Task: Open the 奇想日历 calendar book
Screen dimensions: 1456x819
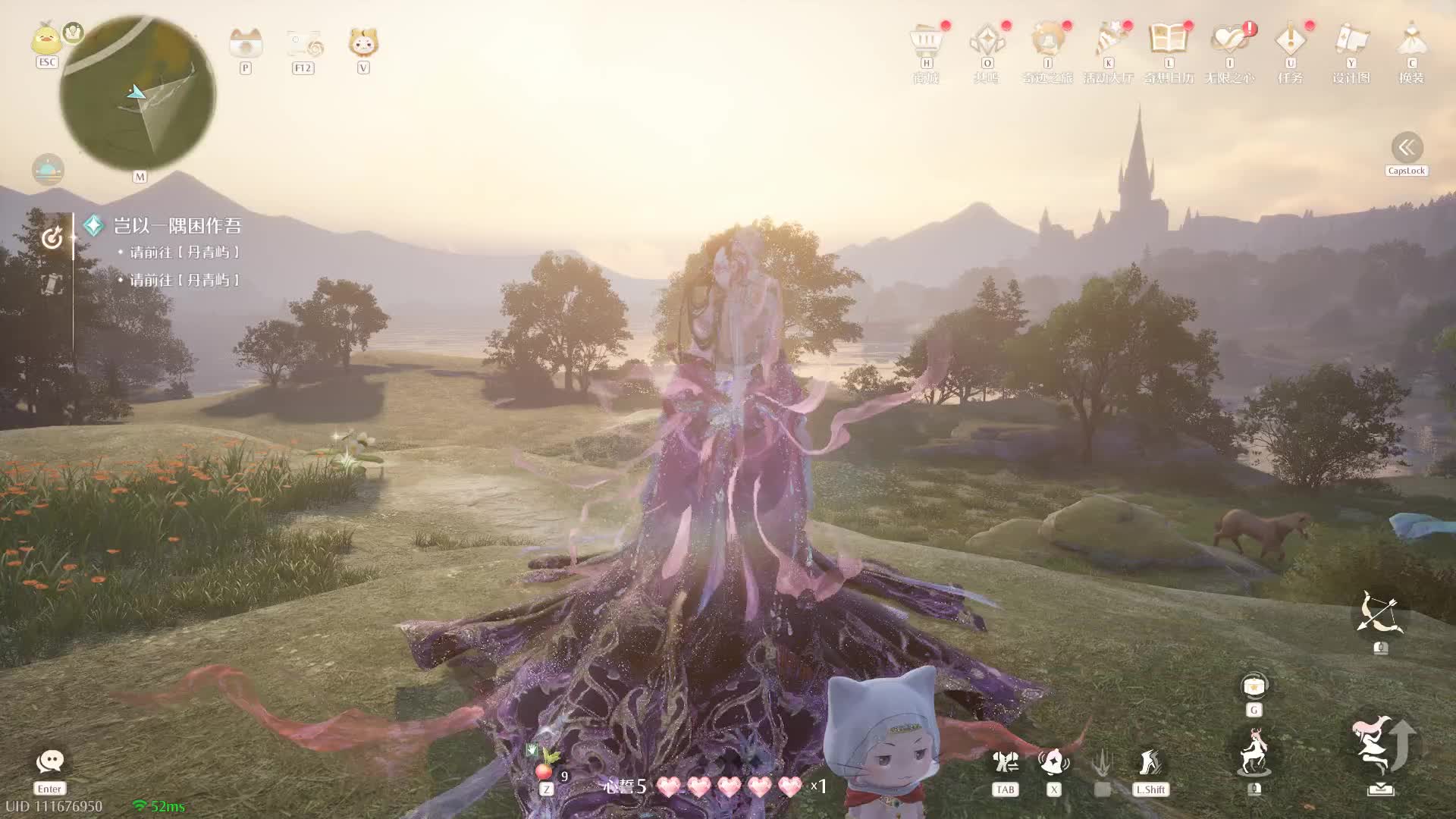Action: point(1169,40)
